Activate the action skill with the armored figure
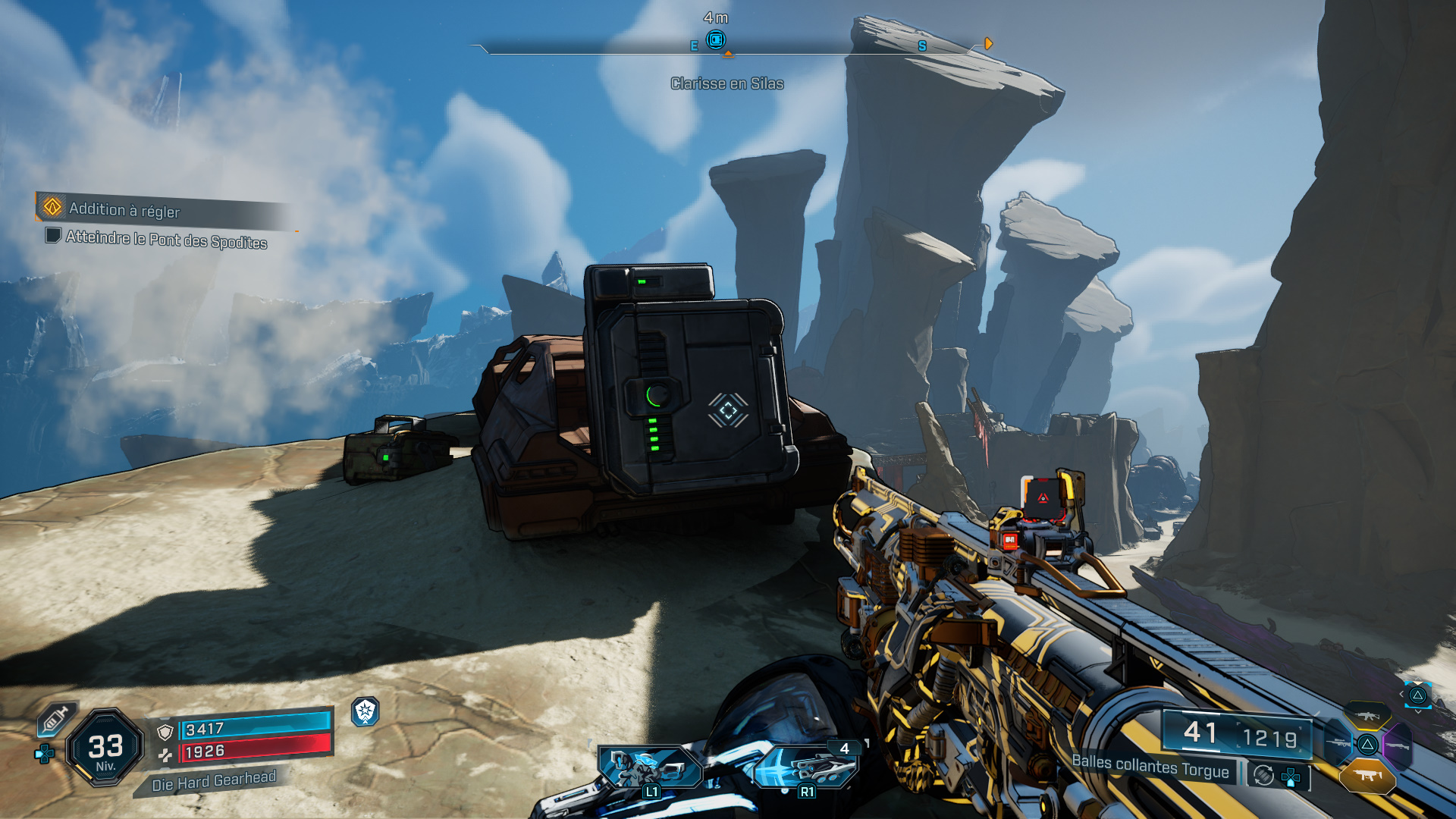 tap(649, 767)
